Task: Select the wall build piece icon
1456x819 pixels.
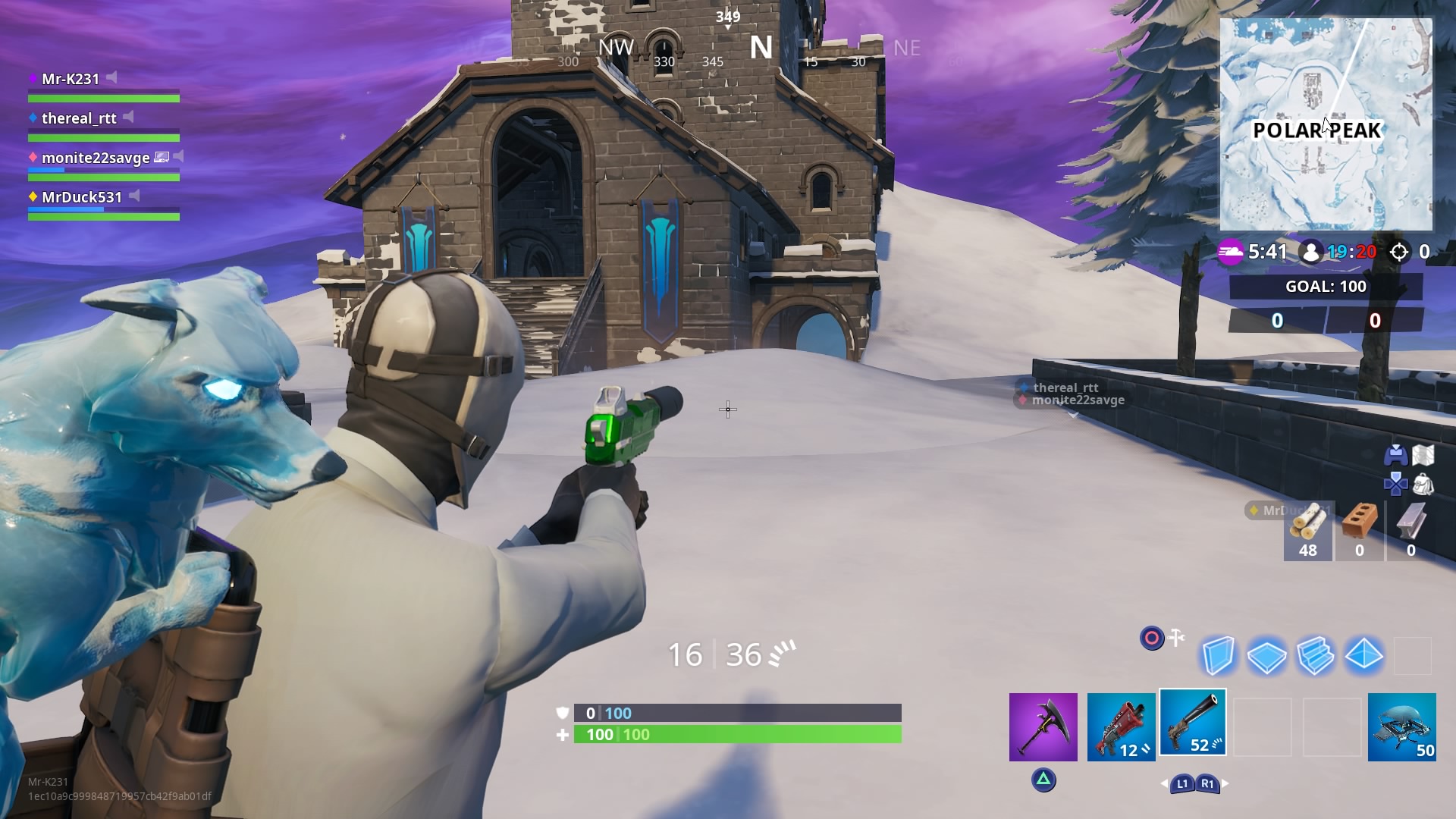Action: (1219, 654)
